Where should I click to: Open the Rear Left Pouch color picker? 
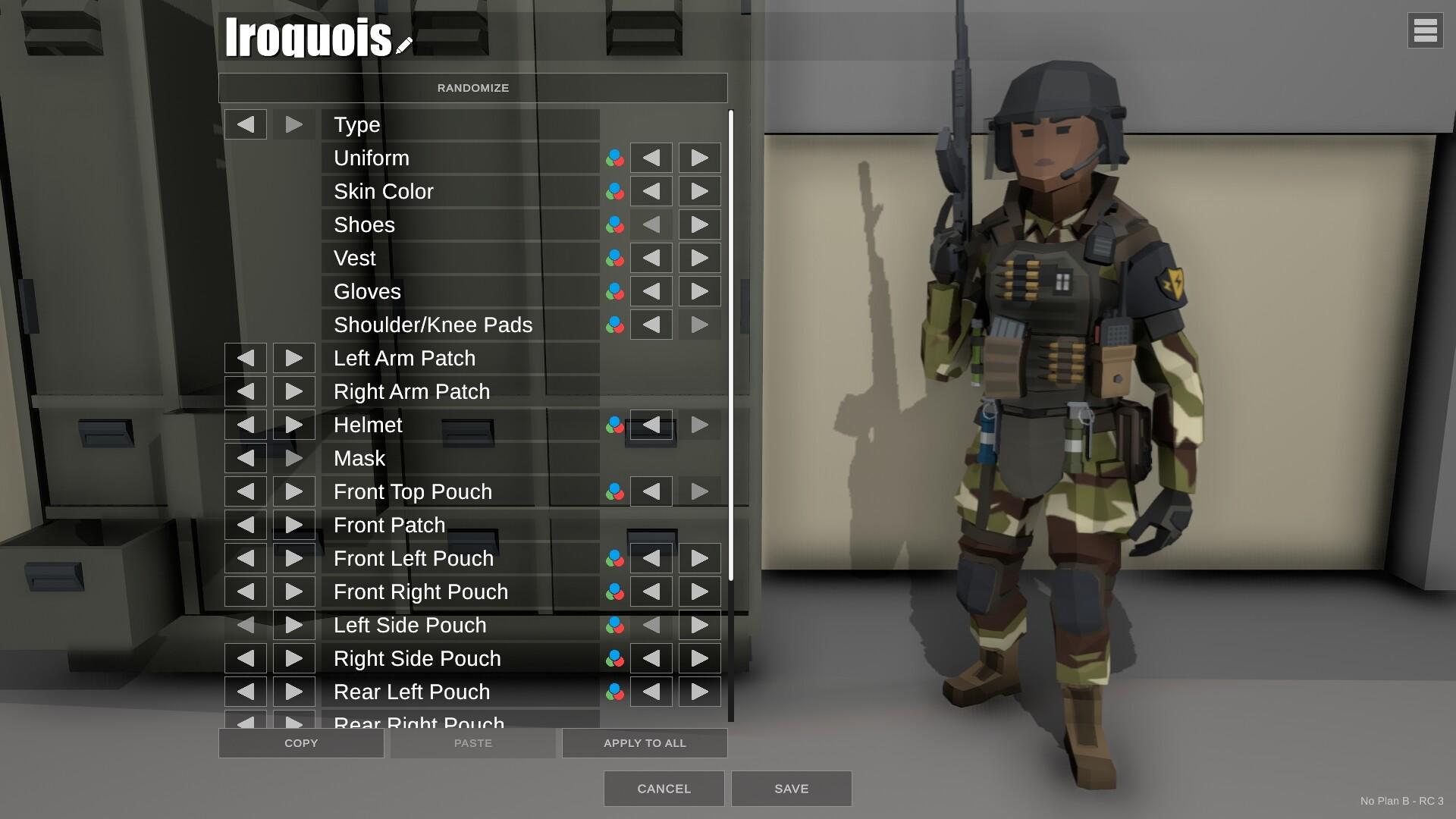(615, 692)
